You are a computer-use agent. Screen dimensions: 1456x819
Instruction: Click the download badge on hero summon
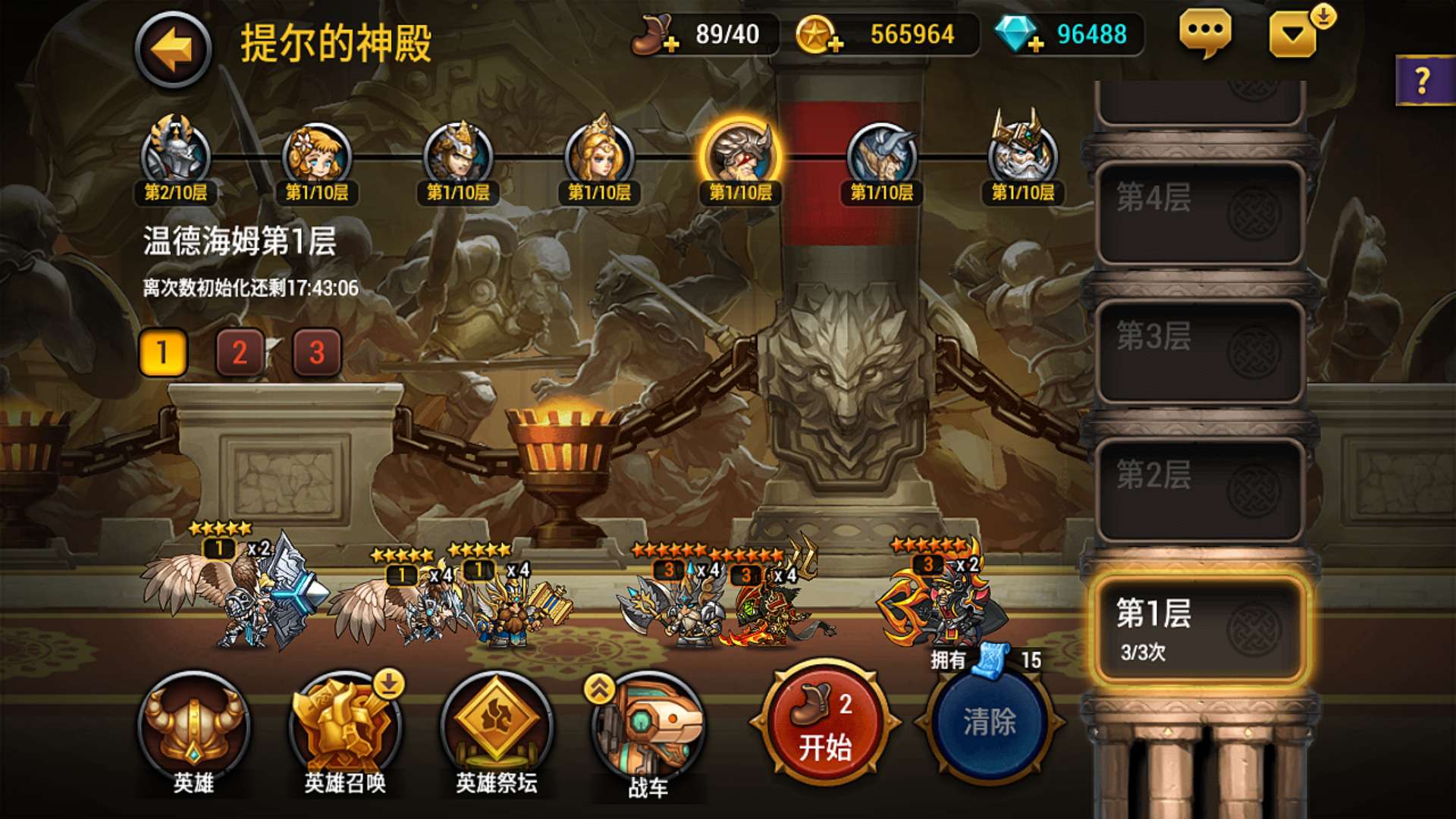[389, 685]
